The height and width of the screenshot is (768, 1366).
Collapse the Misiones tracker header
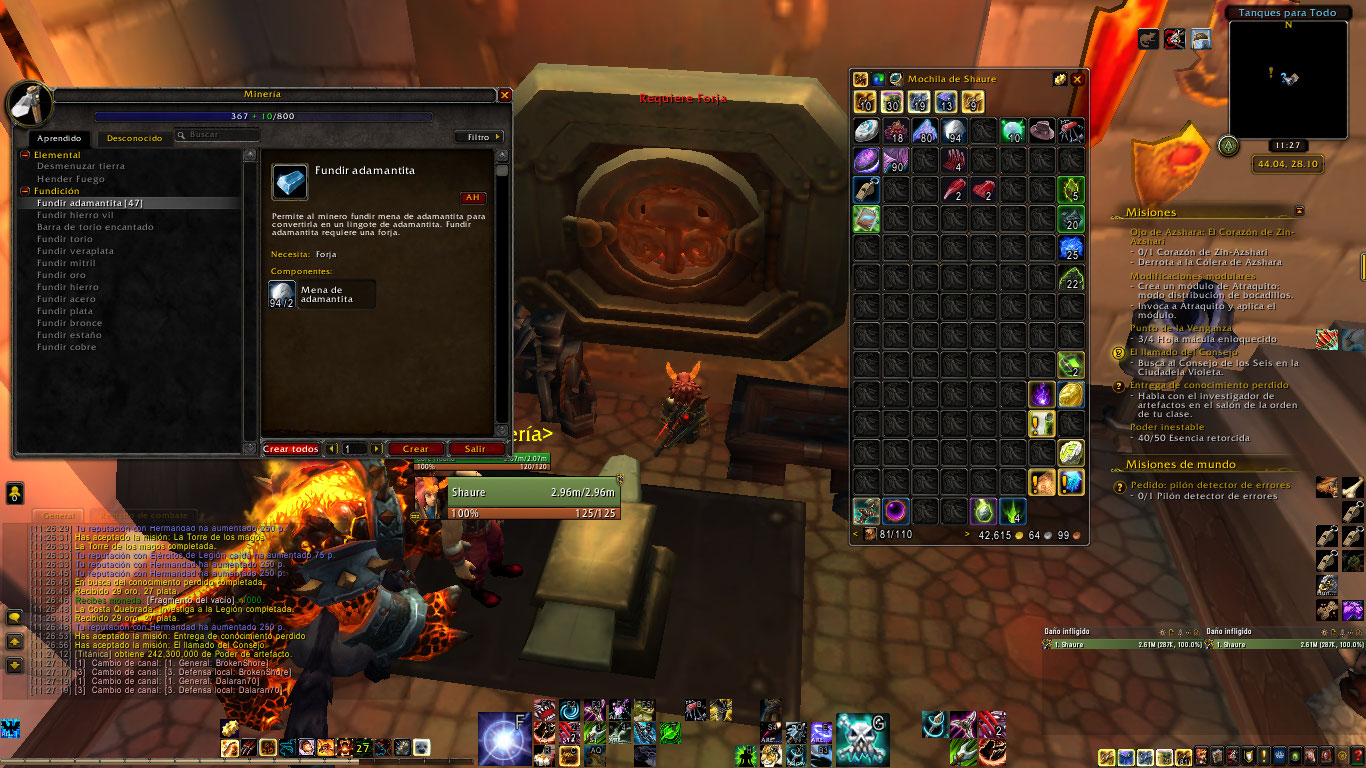point(1299,211)
